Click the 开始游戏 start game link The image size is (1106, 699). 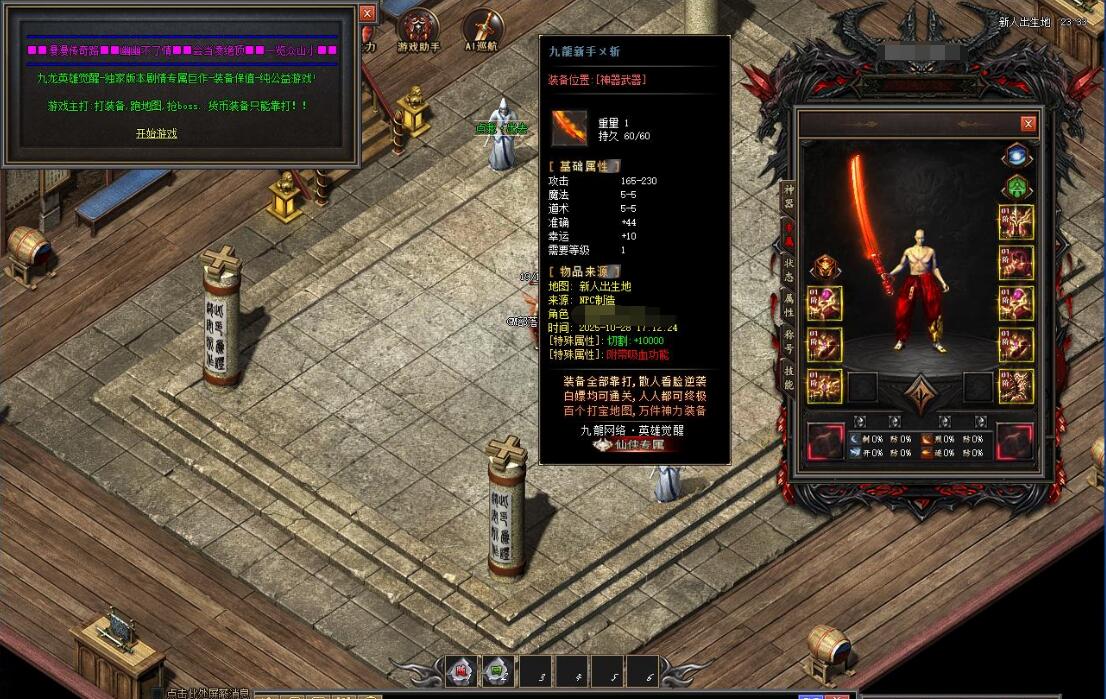pos(156,133)
